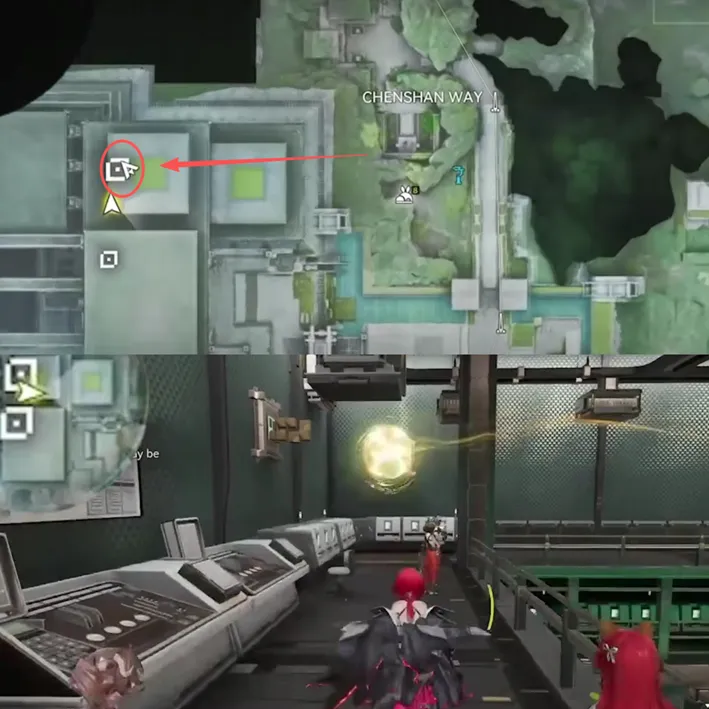Select the small square marker below the player arrow

(109, 260)
